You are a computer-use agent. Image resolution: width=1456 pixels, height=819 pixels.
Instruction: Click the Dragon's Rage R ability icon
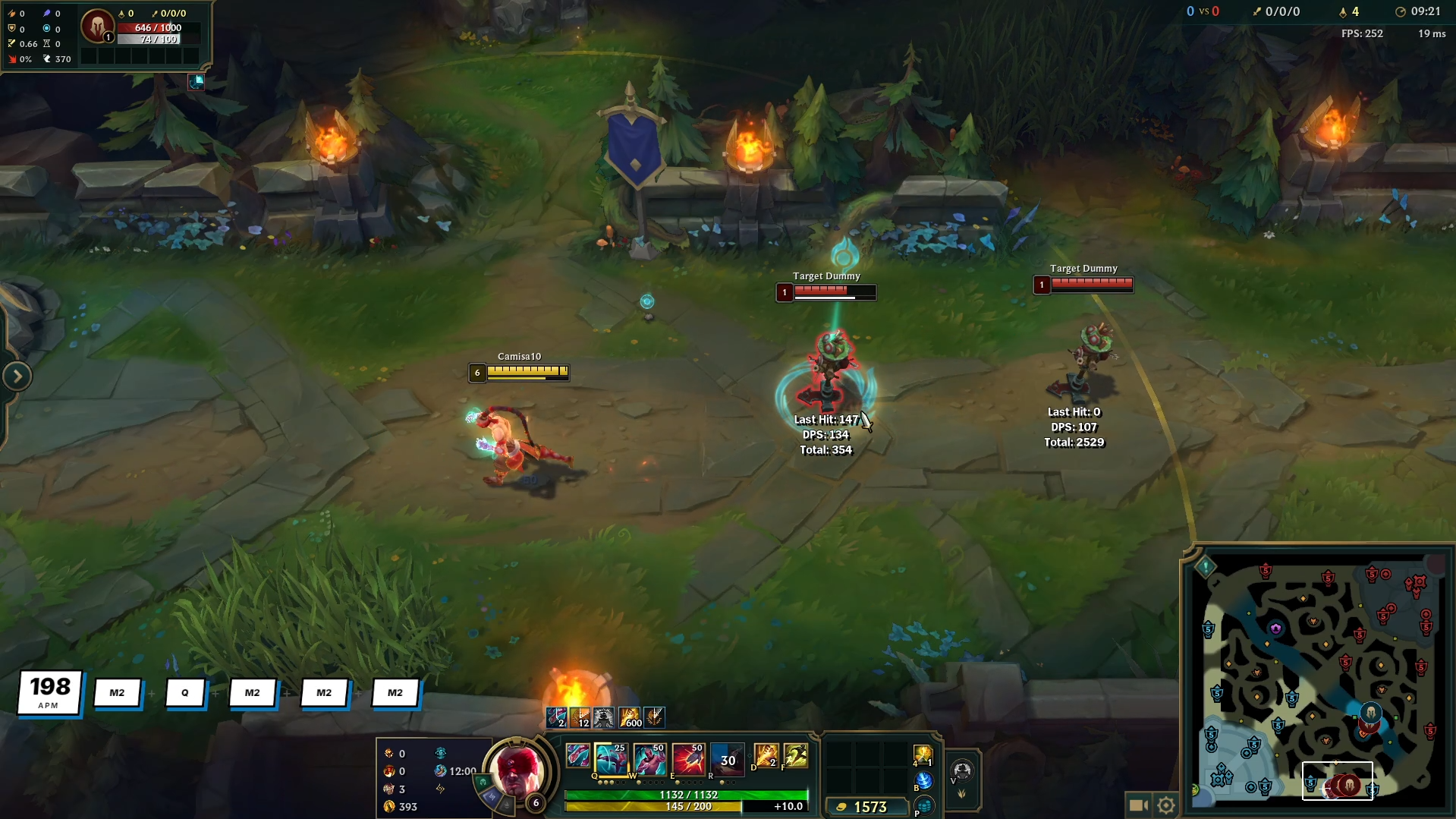pyautogui.click(x=727, y=758)
